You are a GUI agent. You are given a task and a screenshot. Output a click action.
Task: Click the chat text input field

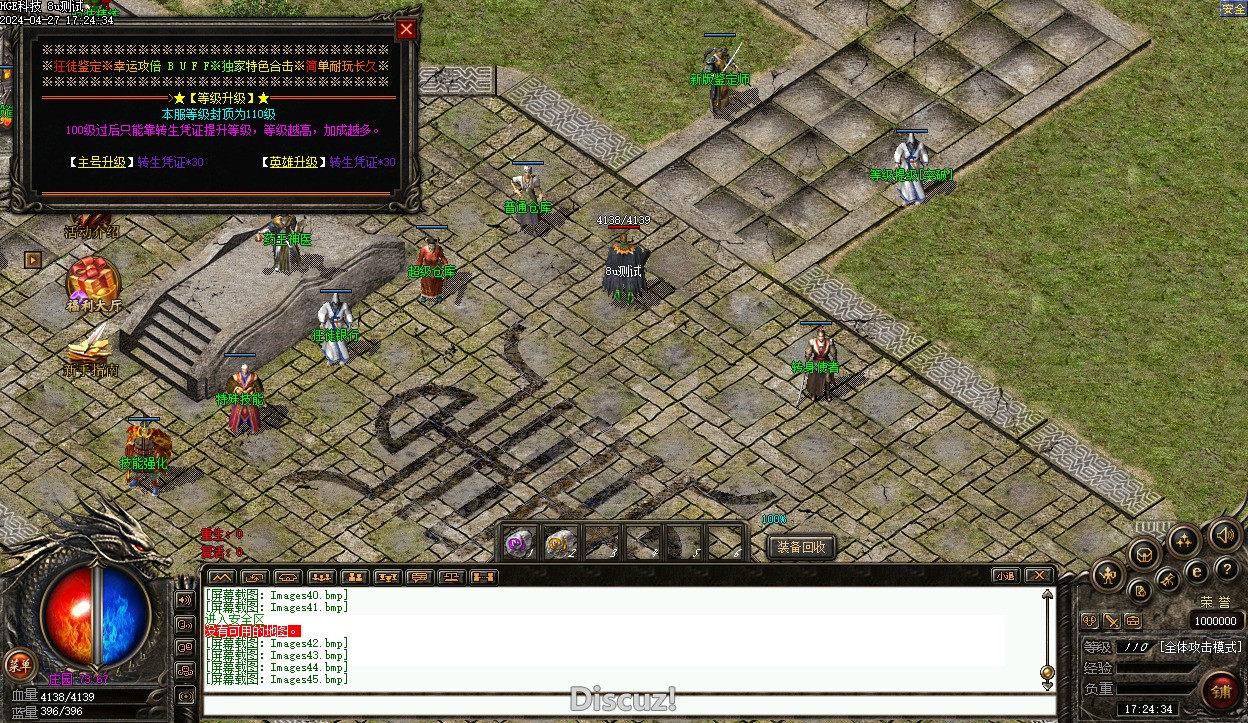pos(628,704)
